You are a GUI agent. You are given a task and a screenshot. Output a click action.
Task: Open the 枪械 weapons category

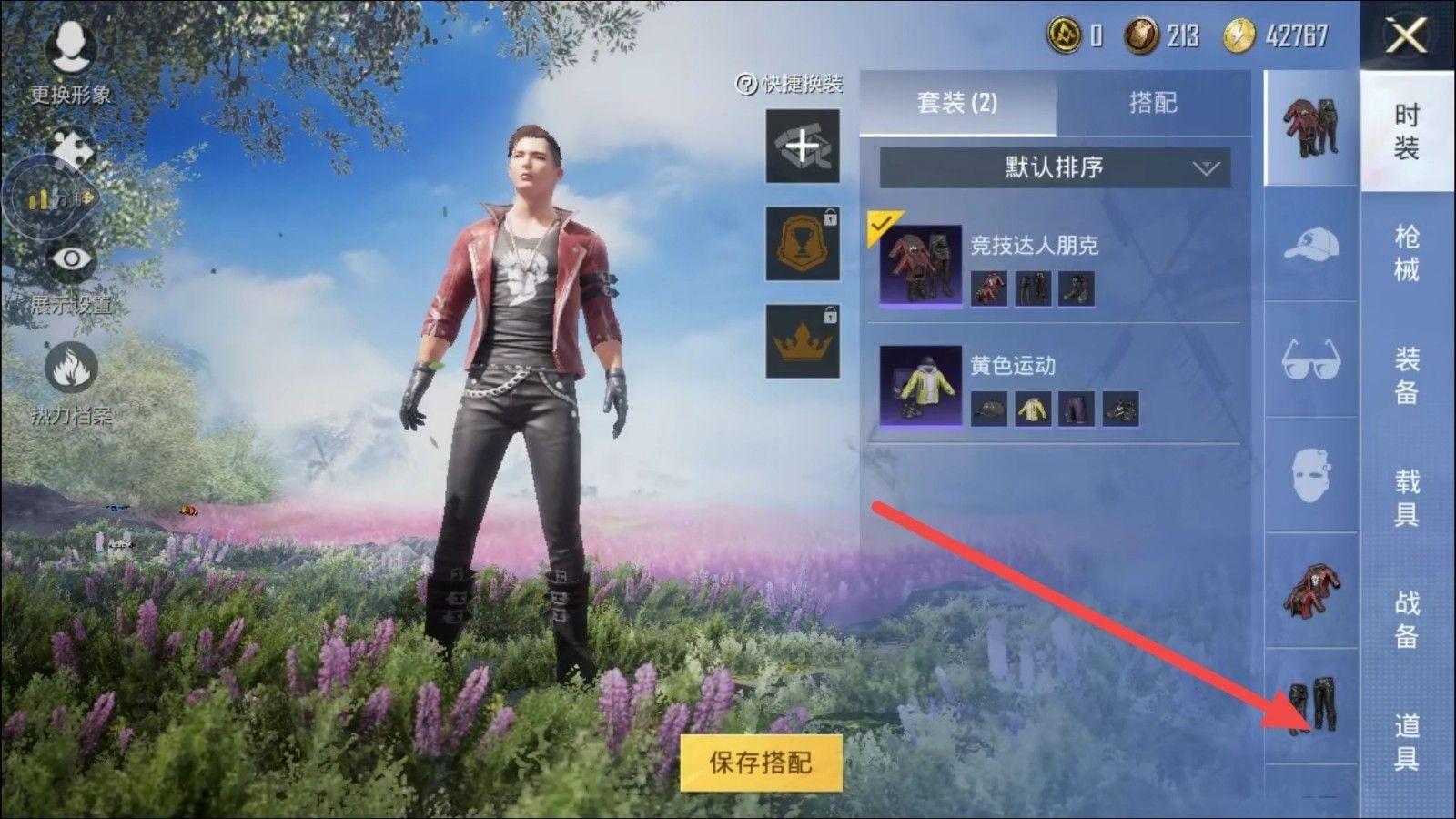coord(1407,253)
